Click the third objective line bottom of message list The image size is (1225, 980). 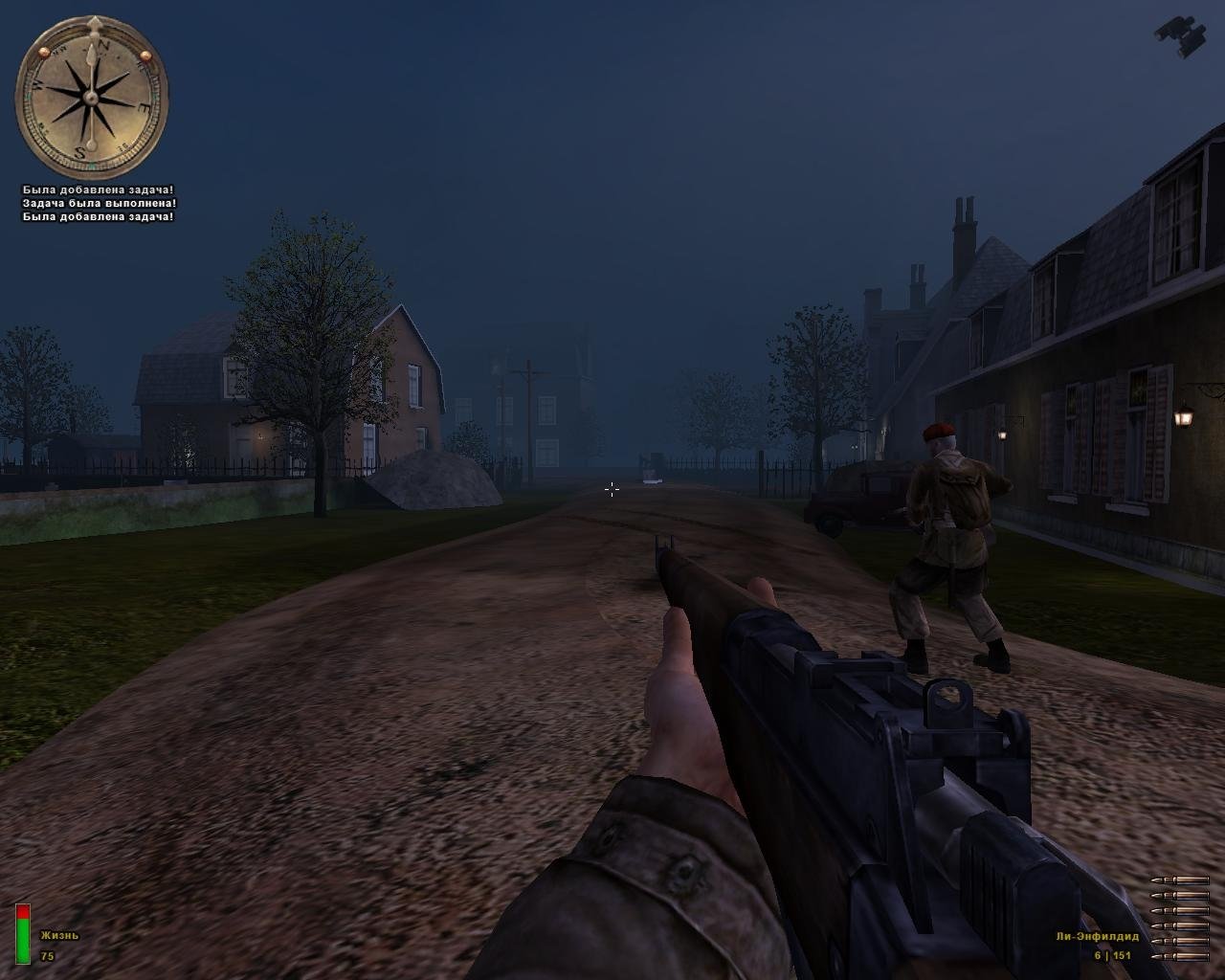click(97, 217)
